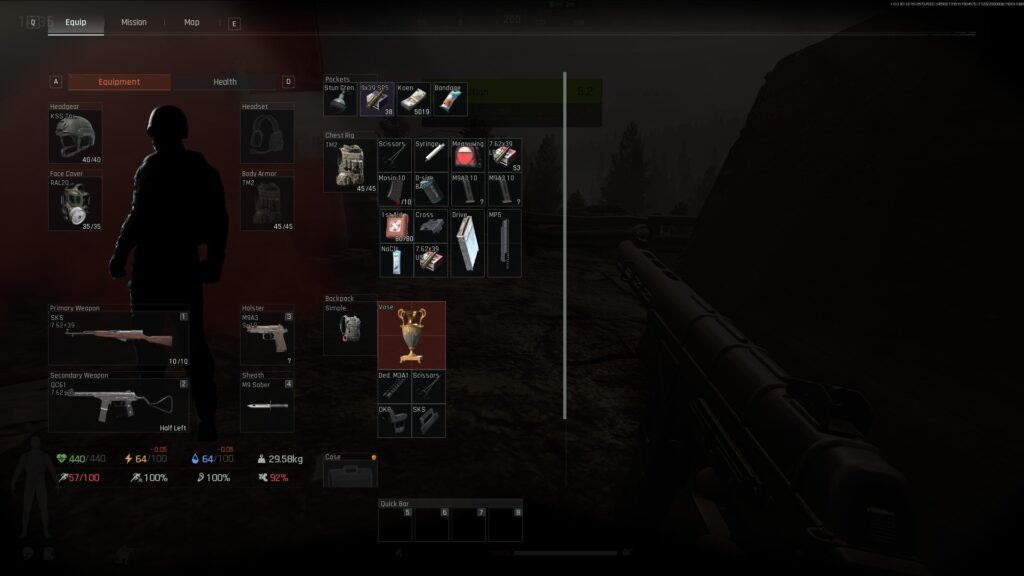Switch to the Mission tab
Viewport: 1024px width, 576px height.
133,22
